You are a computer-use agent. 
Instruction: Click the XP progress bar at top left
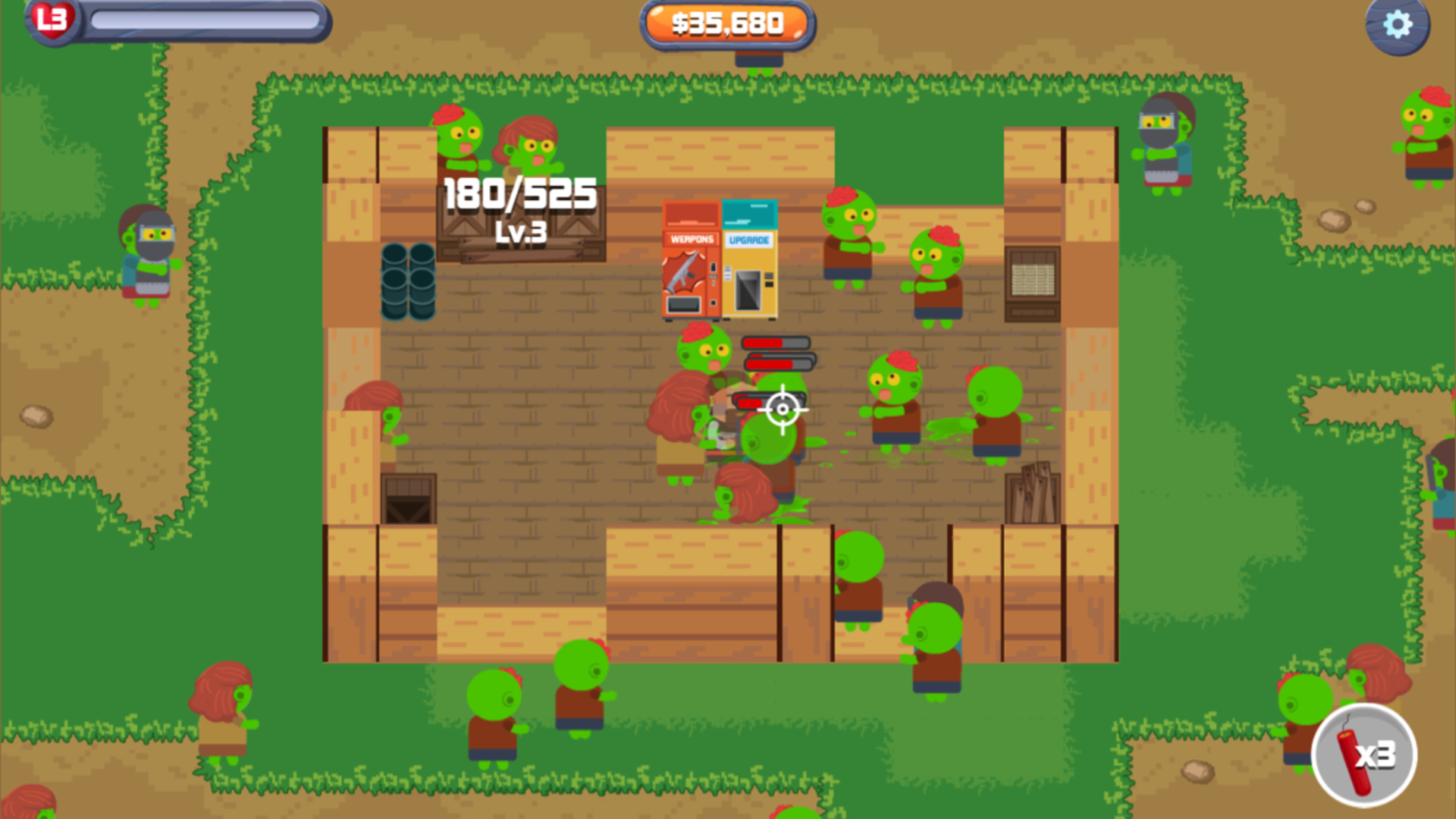[205, 20]
